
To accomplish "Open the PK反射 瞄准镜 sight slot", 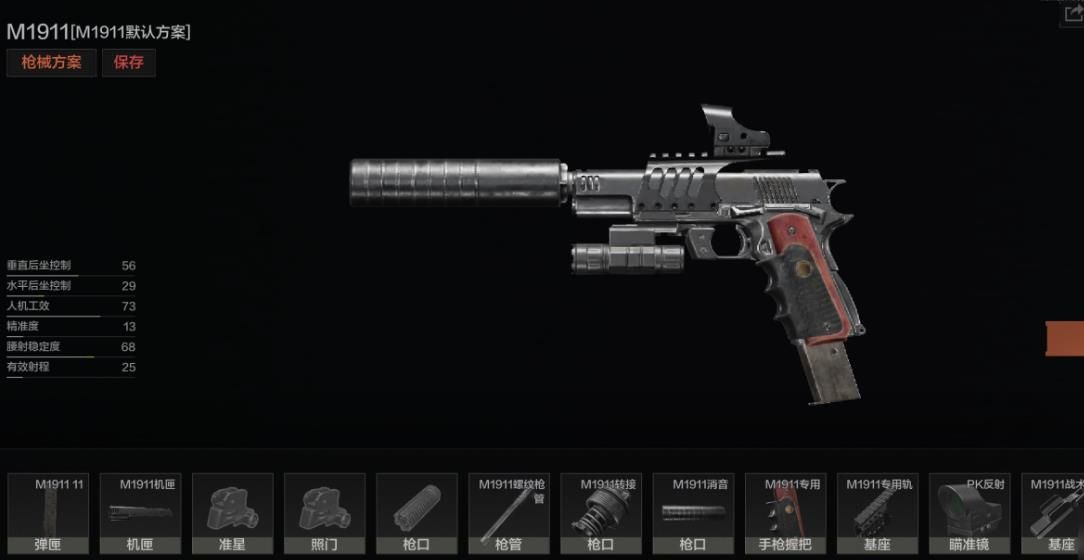I will click(x=969, y=514).
